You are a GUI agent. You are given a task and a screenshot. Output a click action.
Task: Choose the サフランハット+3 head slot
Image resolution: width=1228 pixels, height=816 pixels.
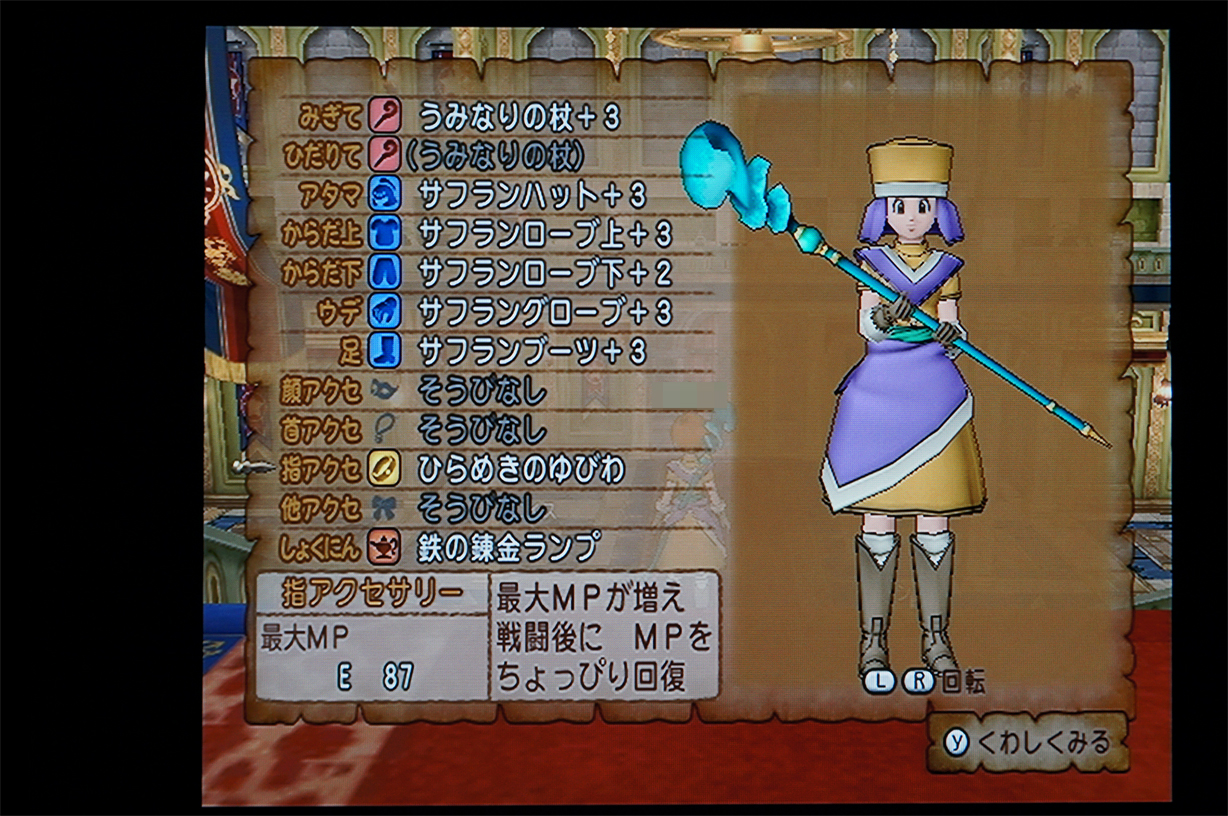[x=531, y=194]
